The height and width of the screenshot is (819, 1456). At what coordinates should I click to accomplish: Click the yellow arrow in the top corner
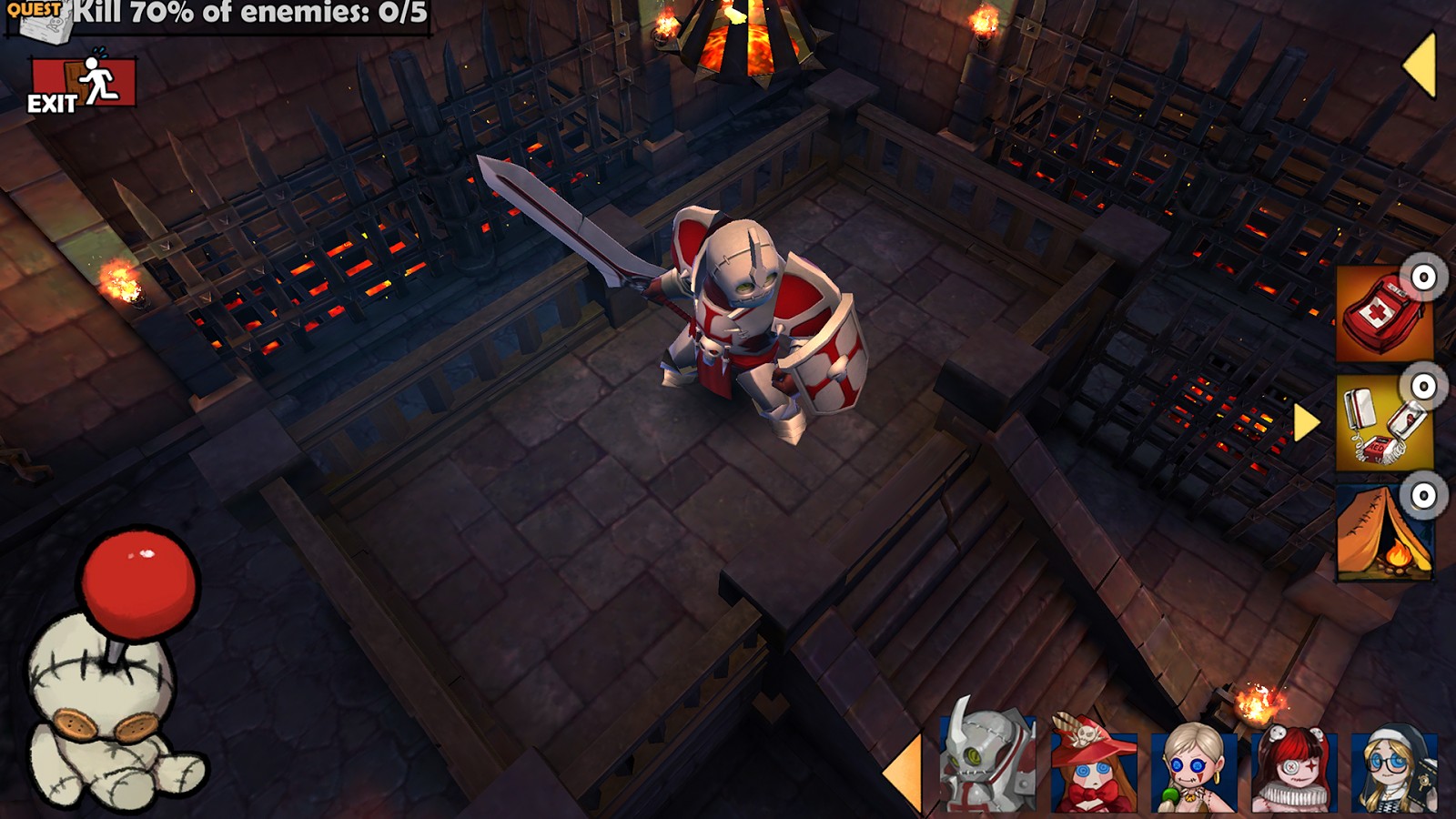coord(1421,66)
